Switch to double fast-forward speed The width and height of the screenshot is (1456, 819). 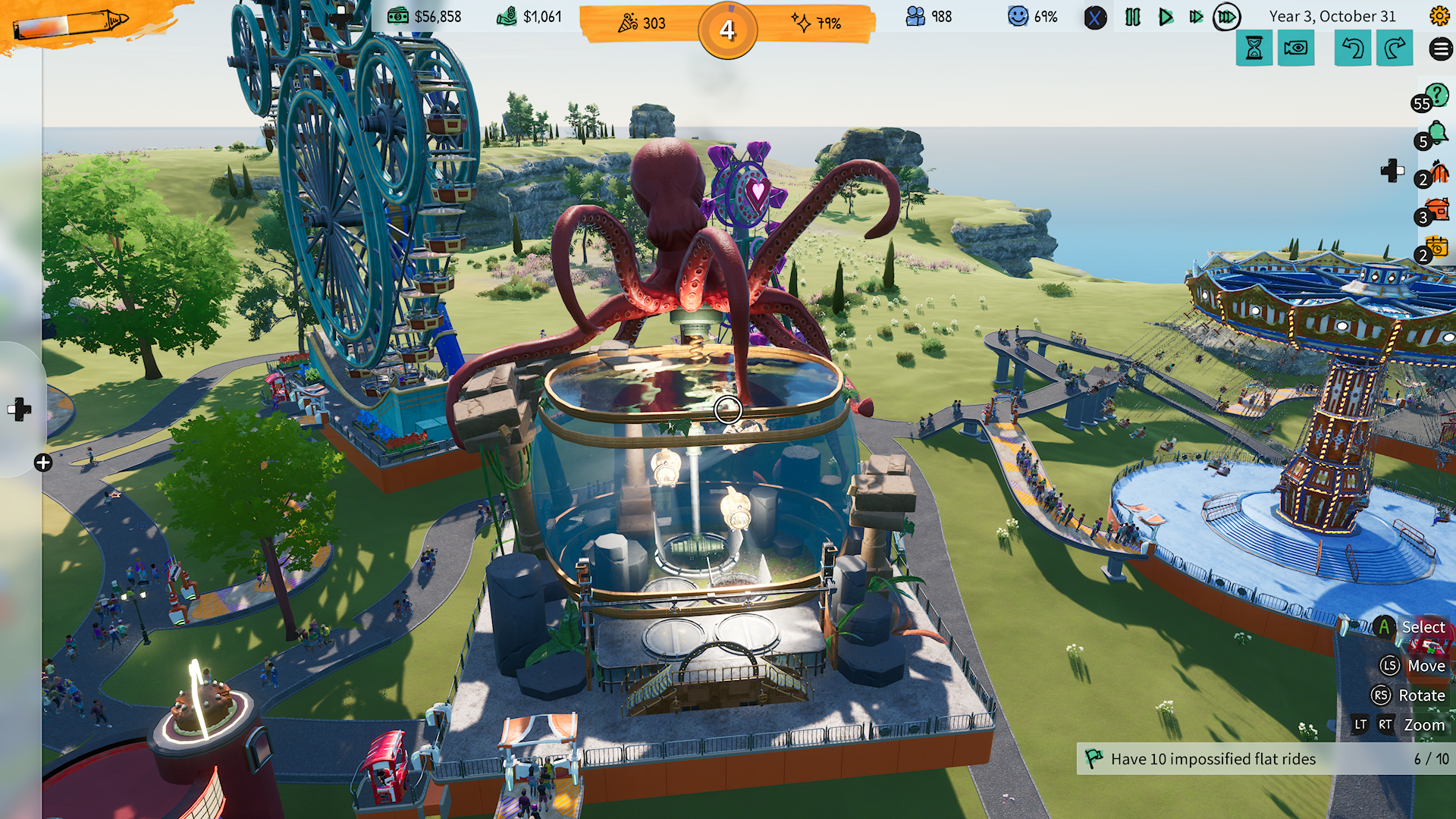point(1196,17)
